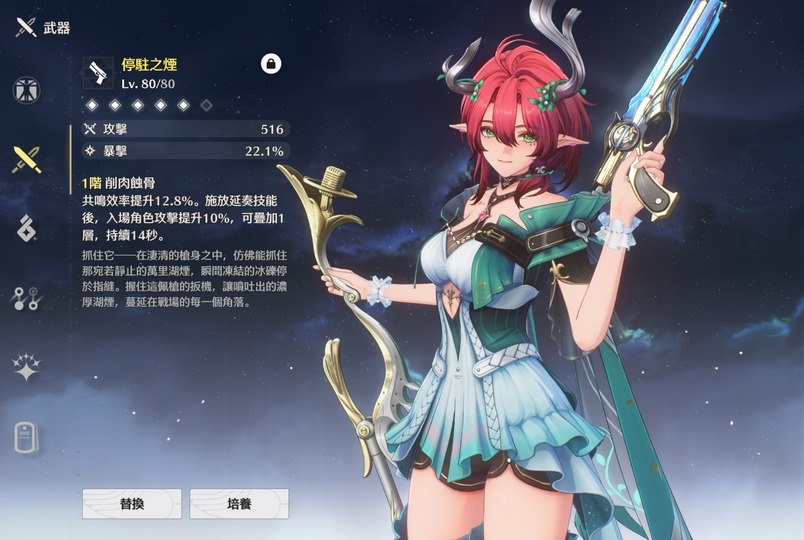Screen dimensions: 804x540
Task: Switch to the connected-nodes skill tab
Action: [26, 297]
